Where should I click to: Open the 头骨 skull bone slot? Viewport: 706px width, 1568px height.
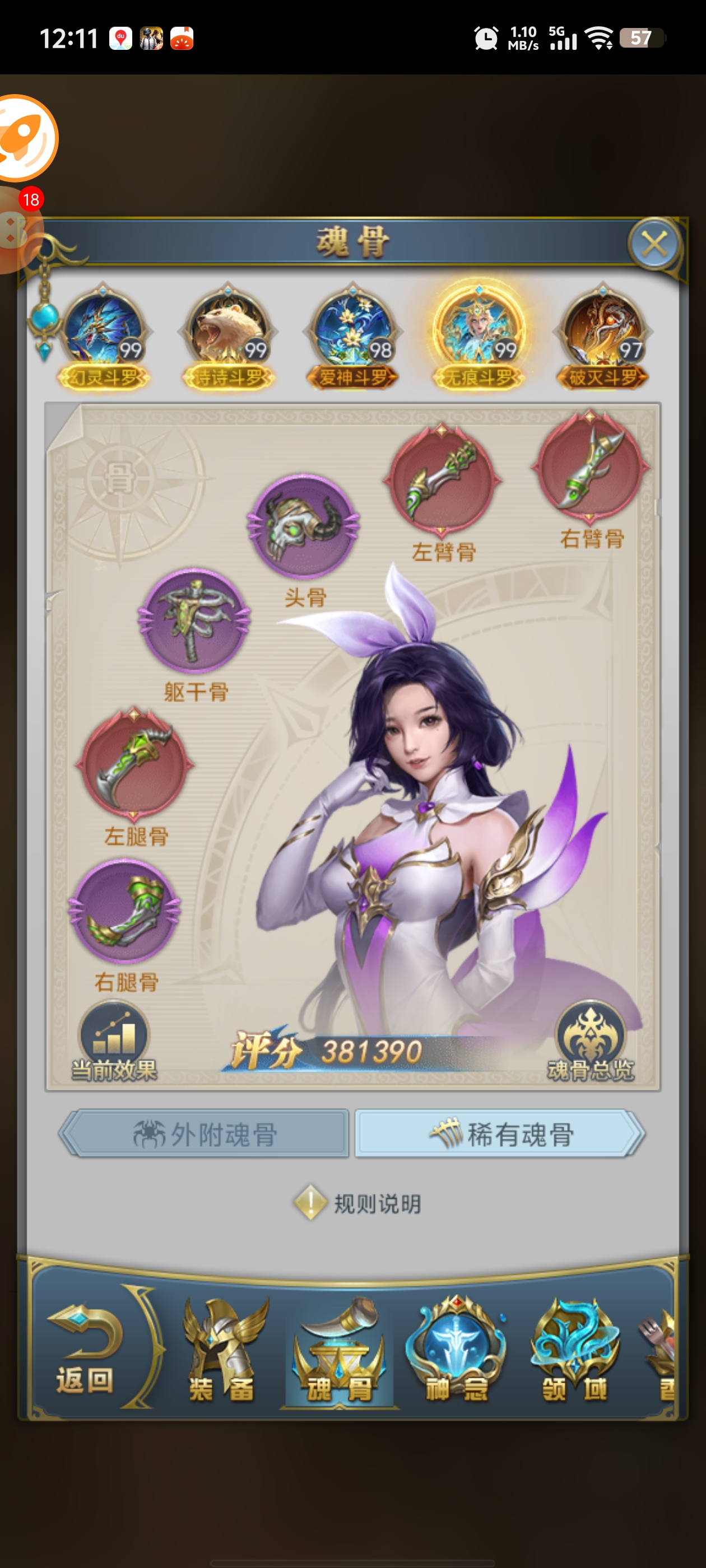[x=303, y=527]
